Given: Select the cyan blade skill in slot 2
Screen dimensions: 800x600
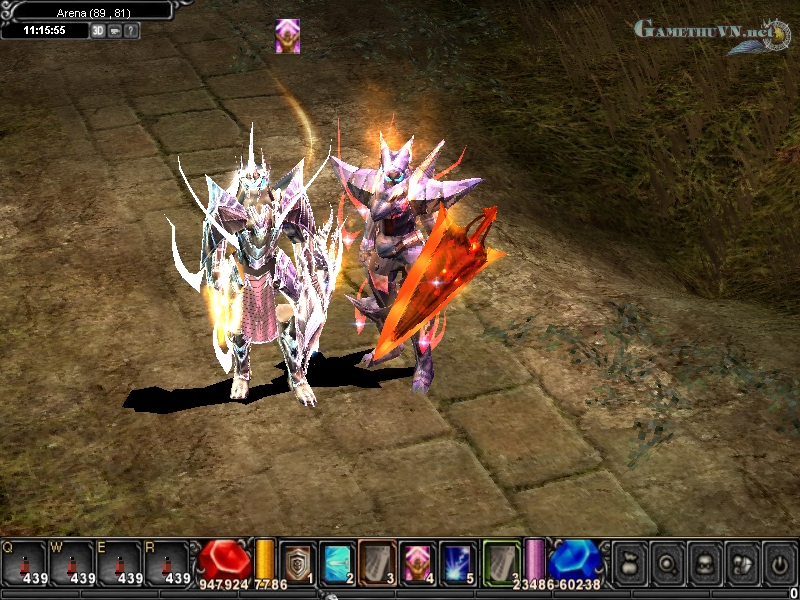Looking at the screenshot, I should point(337,562).
